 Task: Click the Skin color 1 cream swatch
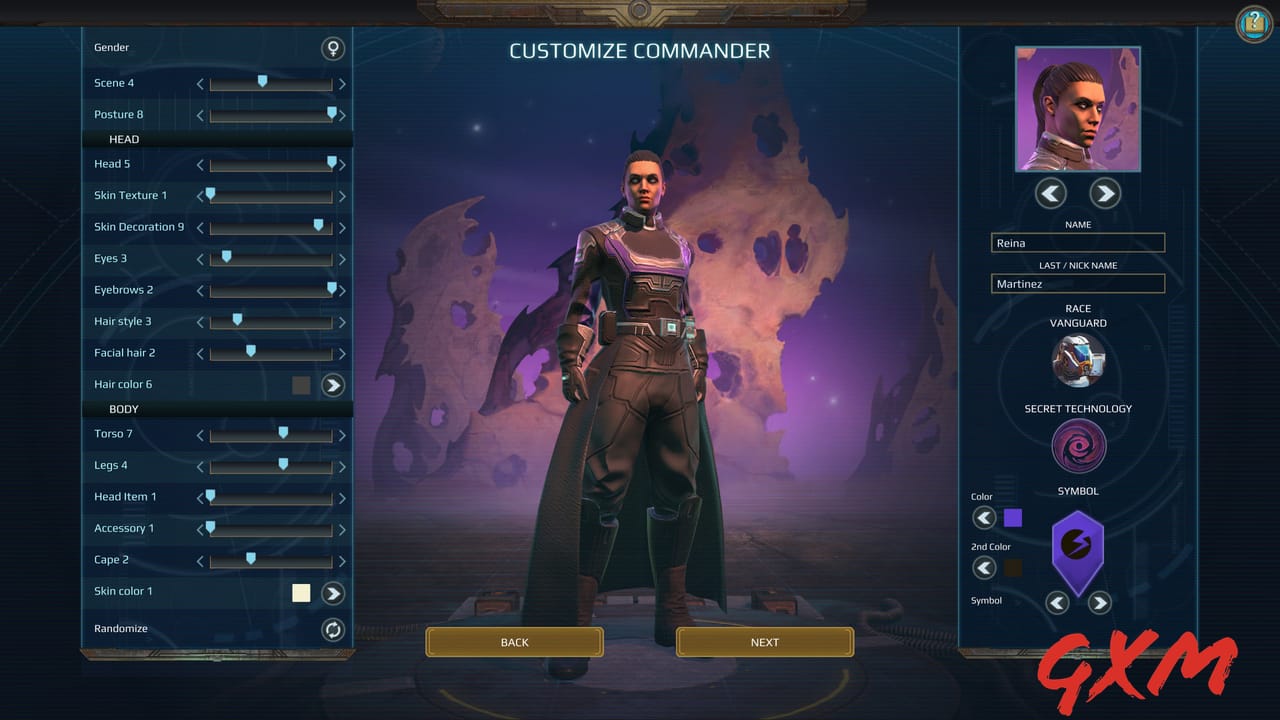pyautogui.click(x=301, y=592)
